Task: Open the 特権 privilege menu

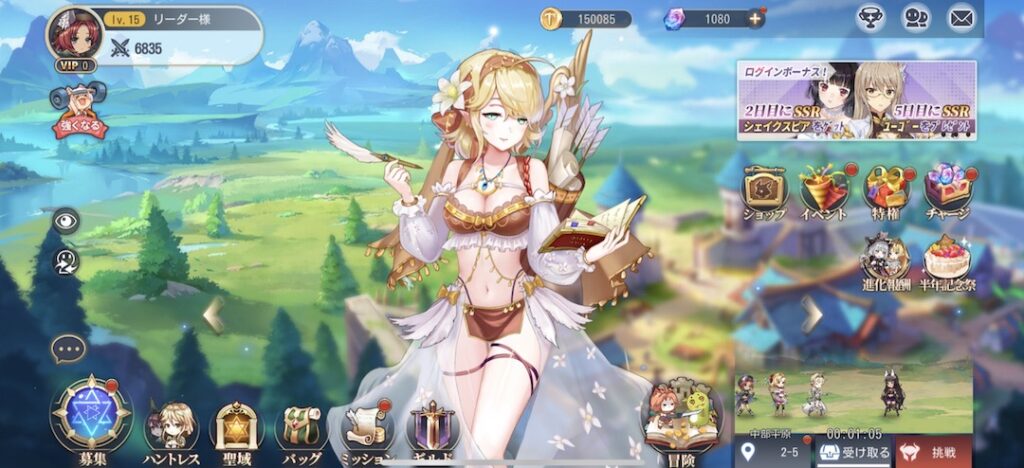Action: coord(885,191)
